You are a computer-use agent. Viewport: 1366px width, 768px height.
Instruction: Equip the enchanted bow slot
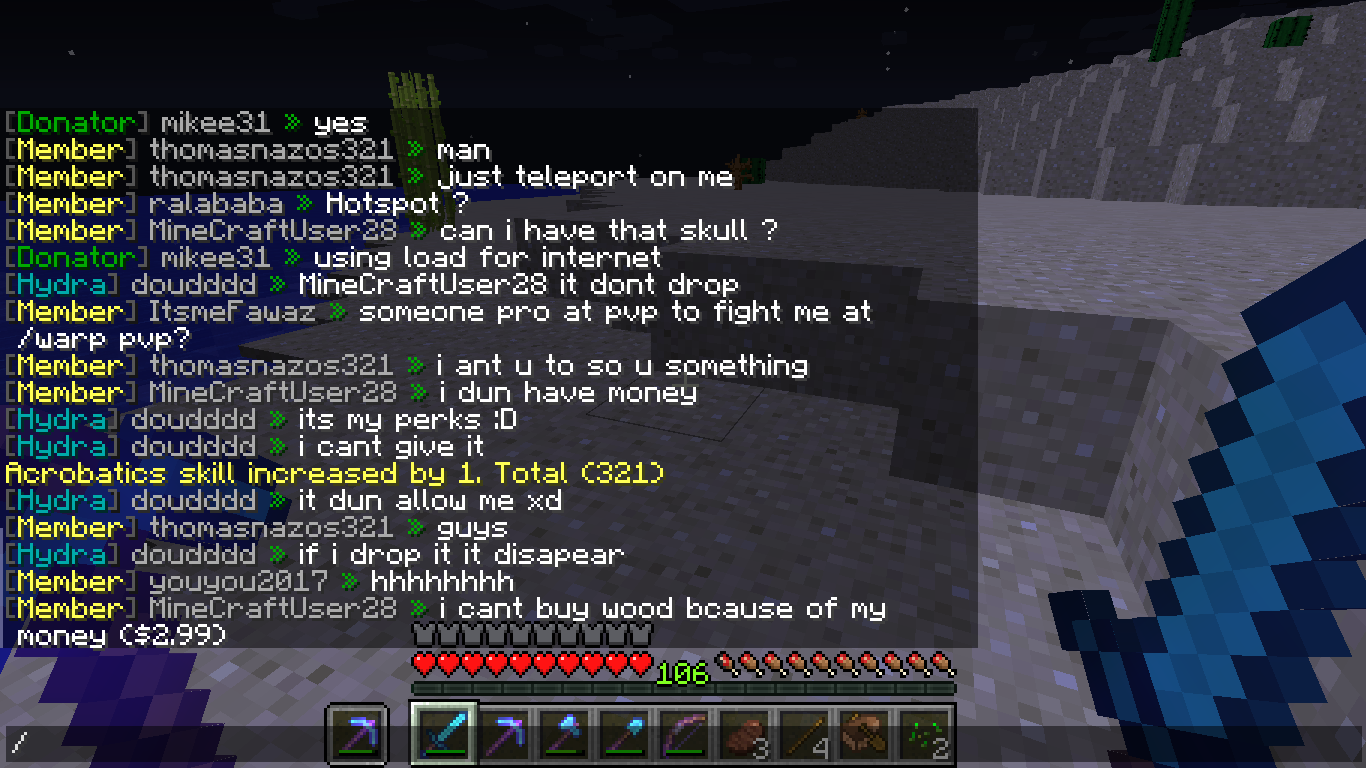[x=684, y=735]
